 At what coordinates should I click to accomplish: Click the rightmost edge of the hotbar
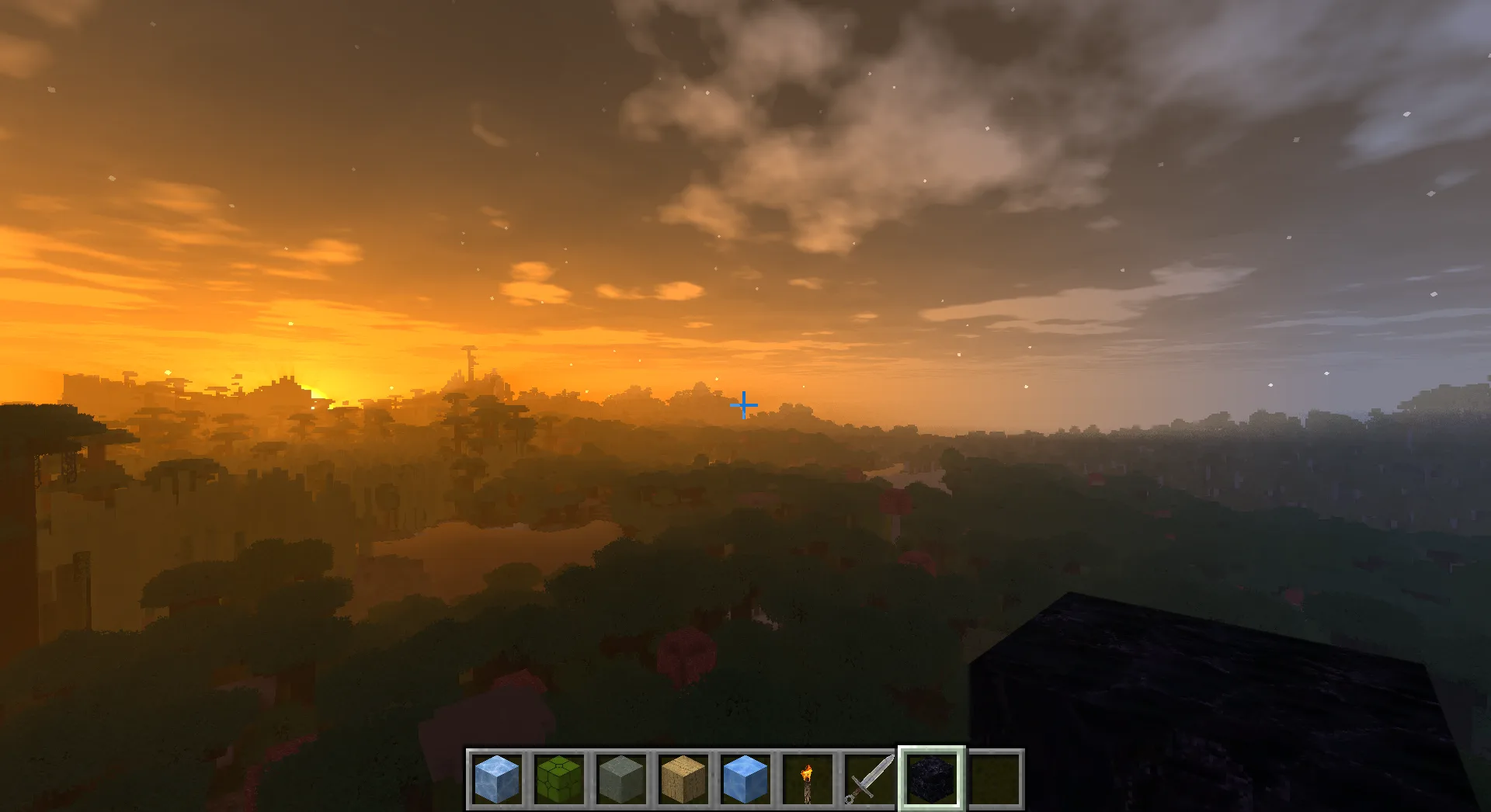coord(1021,780)
